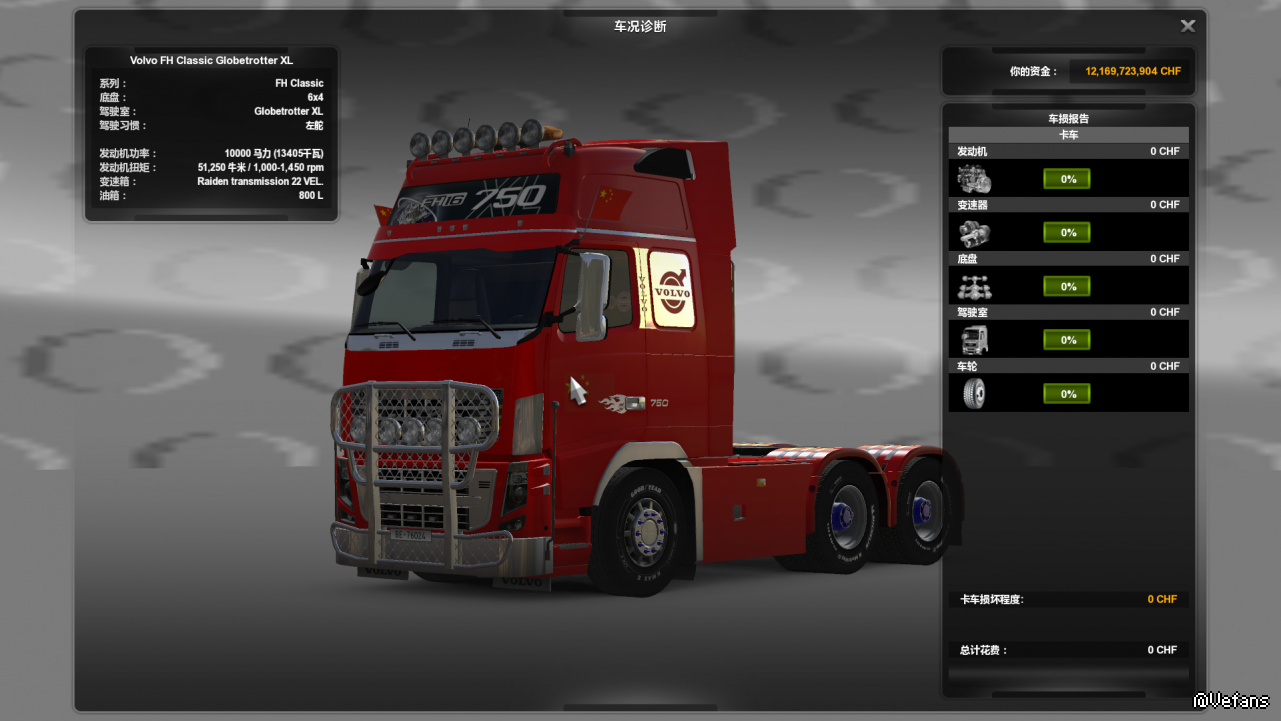Select the engine 0% damage button
The width and height of the screenshot is (1281, 721).
click(x=1067, y=179)
